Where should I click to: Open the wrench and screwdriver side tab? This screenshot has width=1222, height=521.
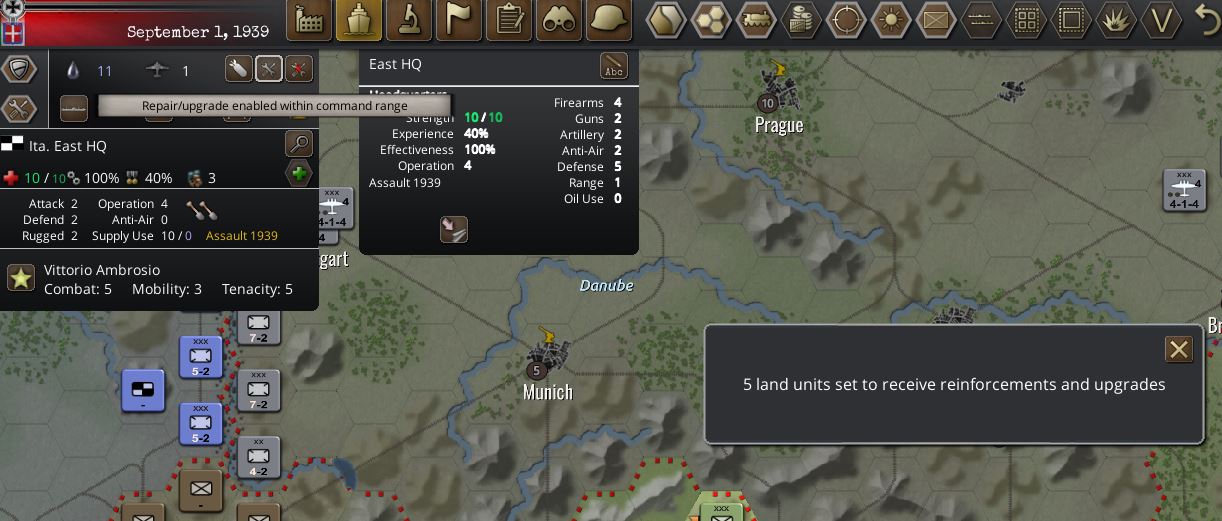coord(20,108)
